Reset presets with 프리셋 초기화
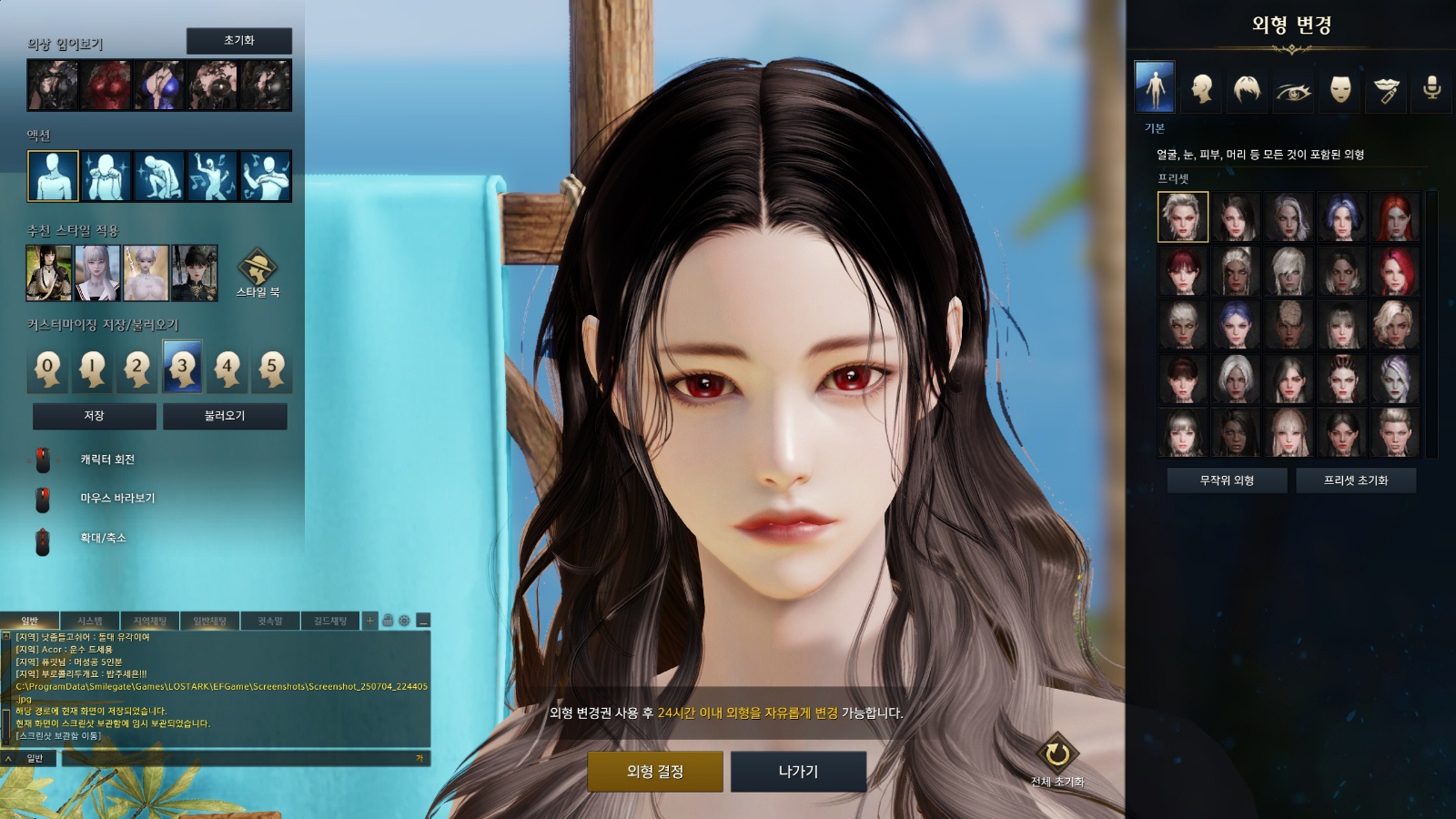This screenshot has height=819, width=1456. pyautogui.click(x=1355, y=480)
